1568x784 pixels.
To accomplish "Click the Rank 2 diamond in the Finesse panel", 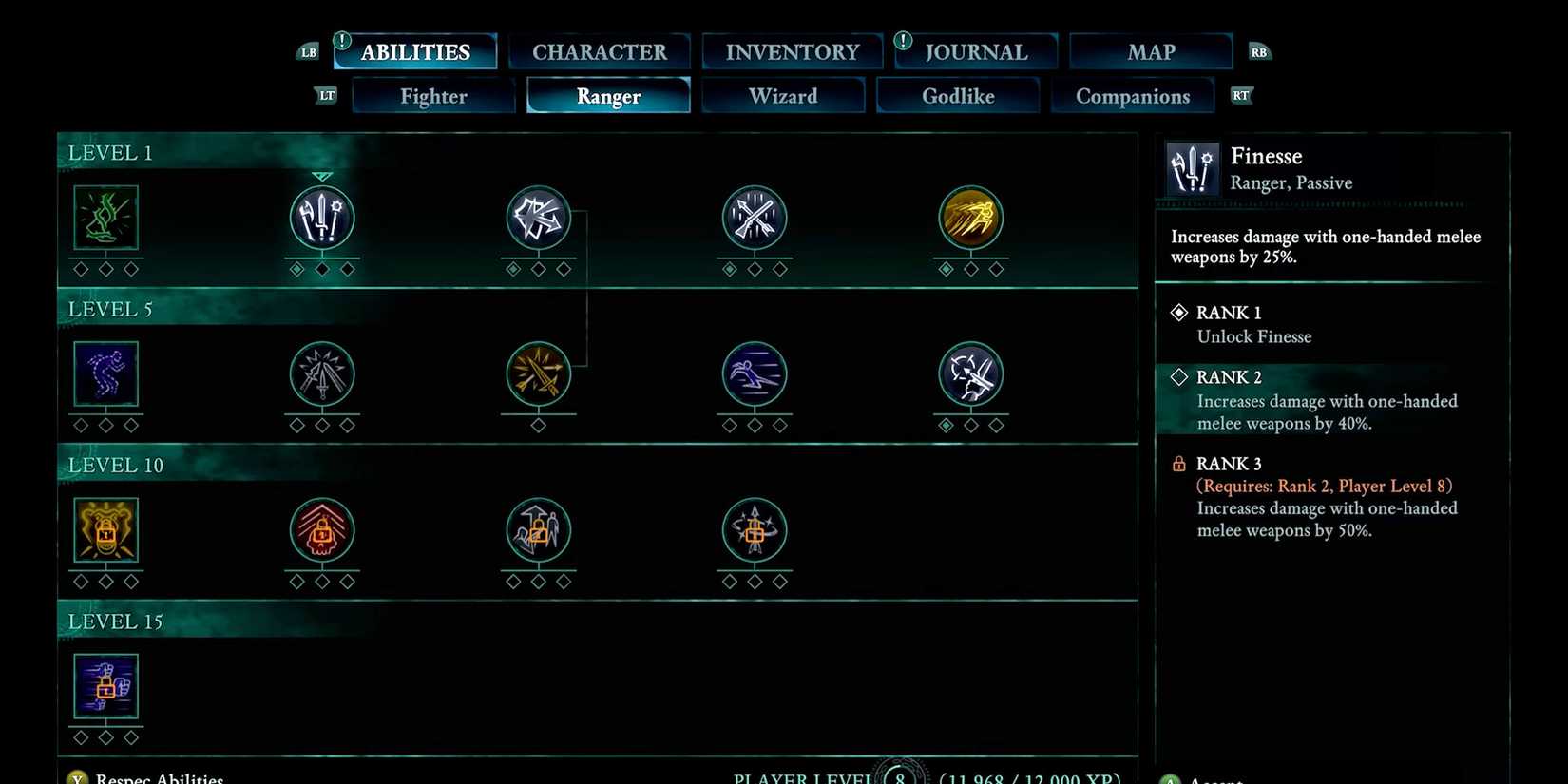I will [x=1178, y=377].
